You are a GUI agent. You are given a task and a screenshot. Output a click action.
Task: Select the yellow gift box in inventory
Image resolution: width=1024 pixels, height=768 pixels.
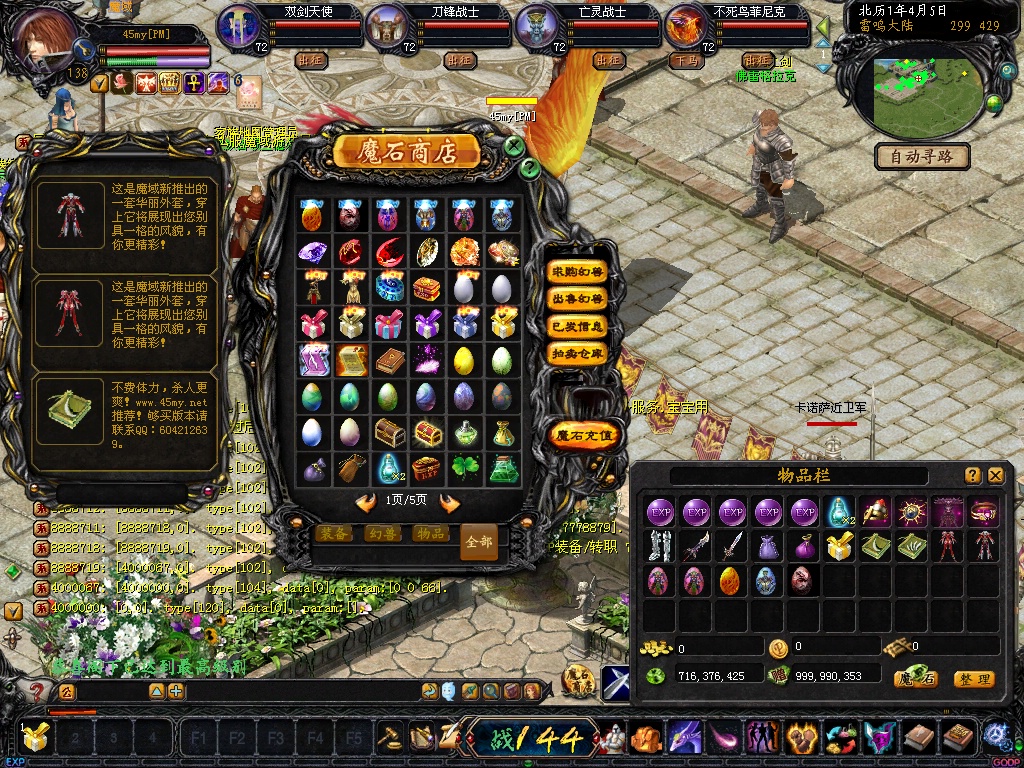840,546
